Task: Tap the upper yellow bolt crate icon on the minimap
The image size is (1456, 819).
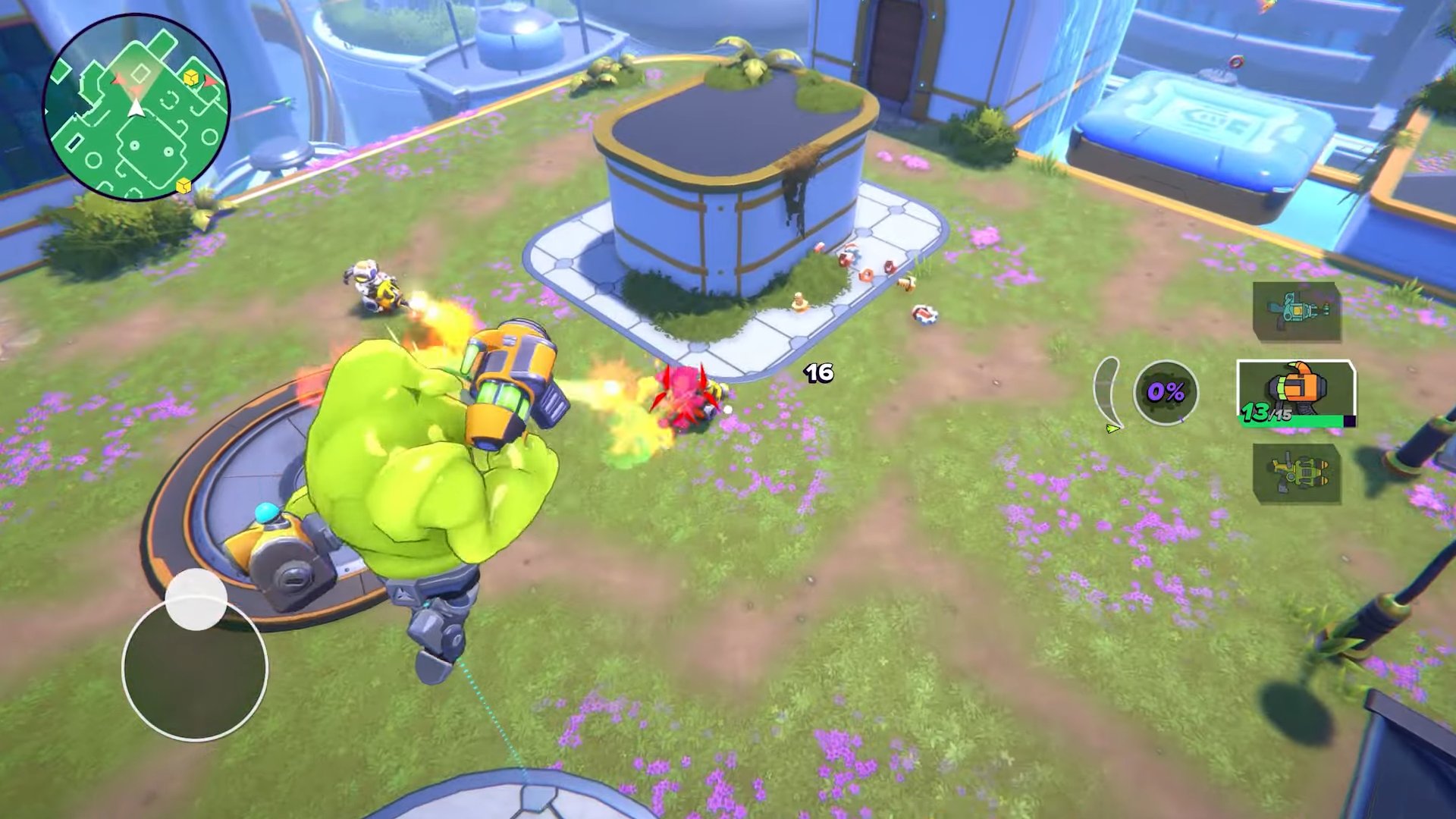Action: [x=190, y=77]
